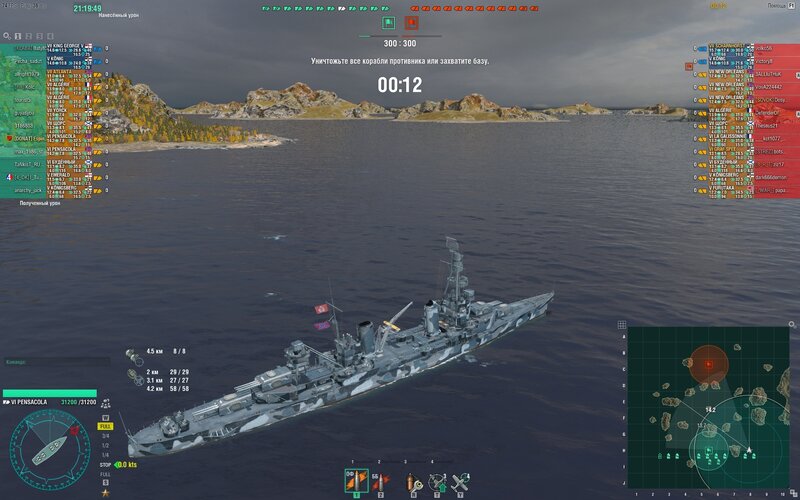Select the FULL ahead speed setting
This screenshot has width=800, height=500.
click(106, 426)
